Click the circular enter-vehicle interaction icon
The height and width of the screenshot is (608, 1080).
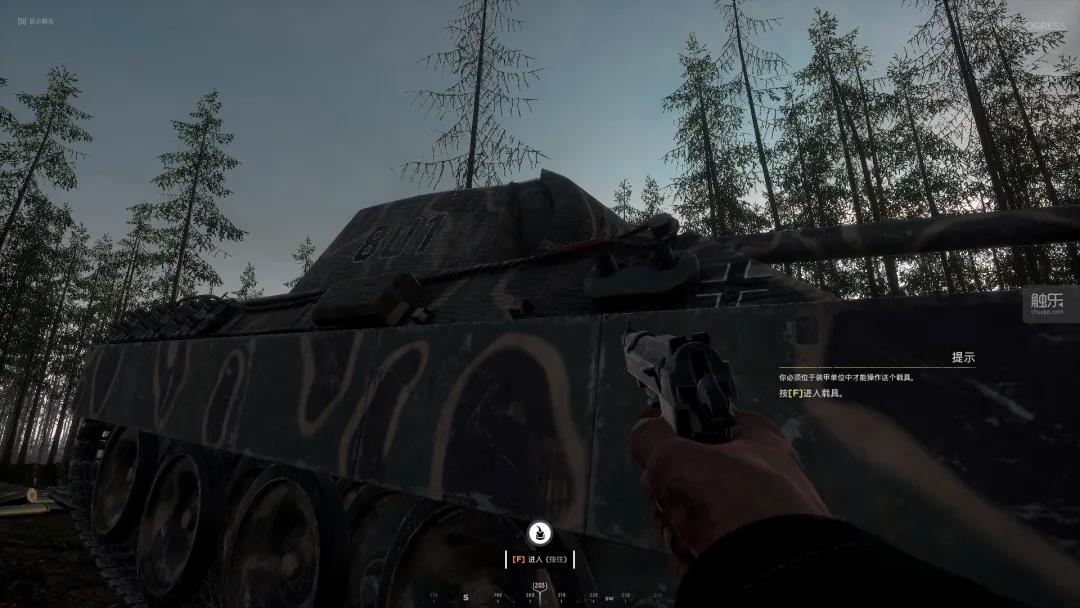coord(539,533)
